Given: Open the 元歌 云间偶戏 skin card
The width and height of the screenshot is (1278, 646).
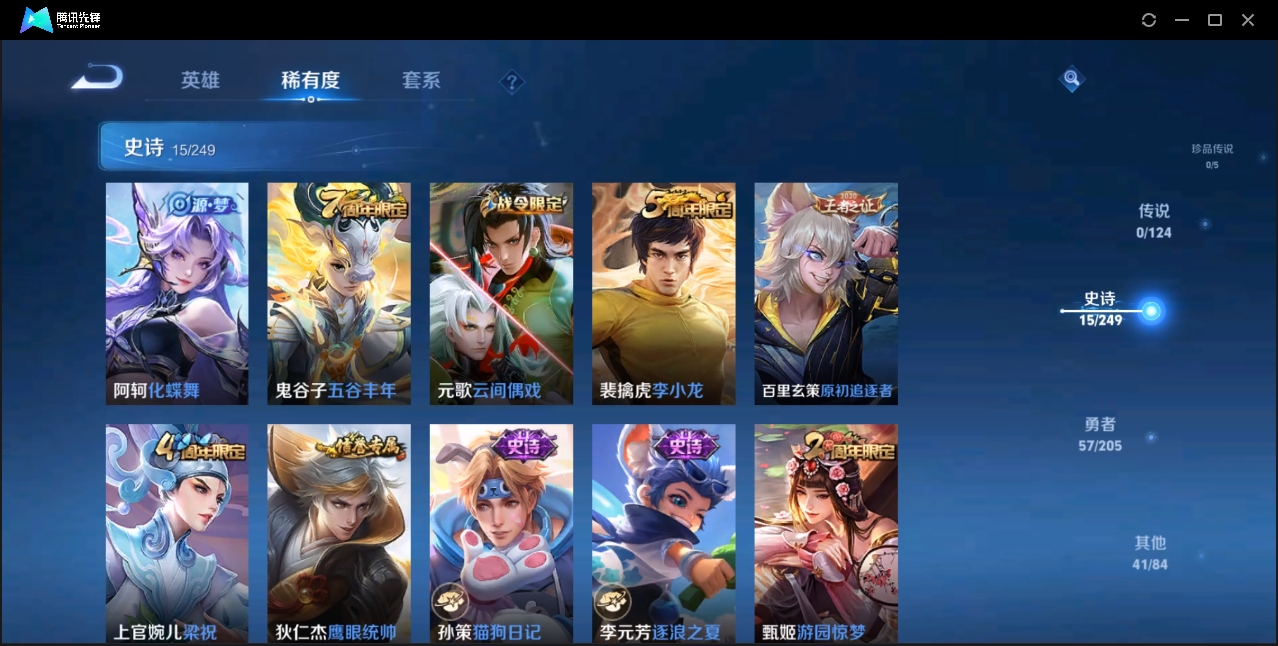Looking at the screenshot, I should [501, 293].
